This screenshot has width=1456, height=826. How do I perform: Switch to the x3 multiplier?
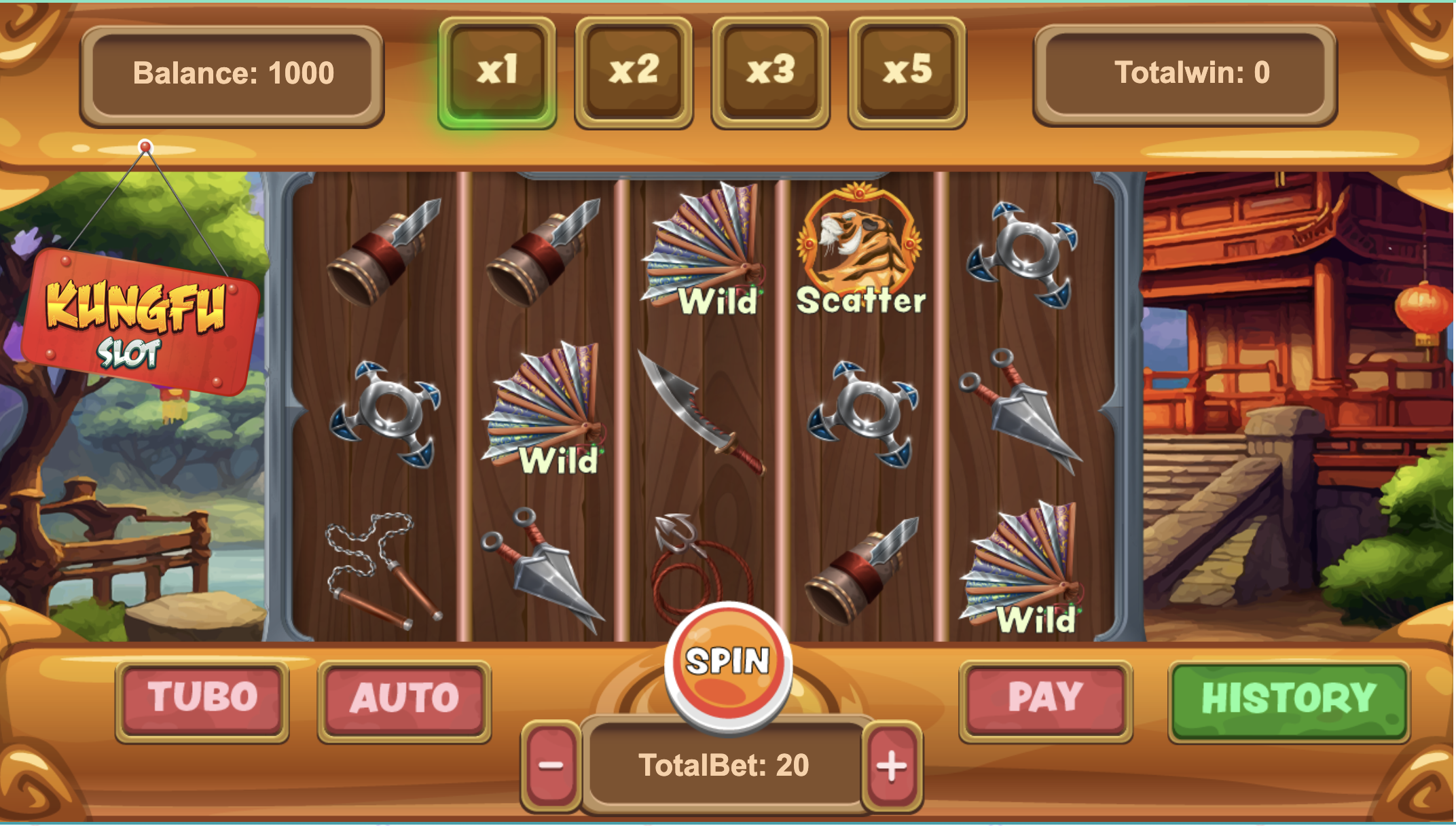click(x=770, y=72)
